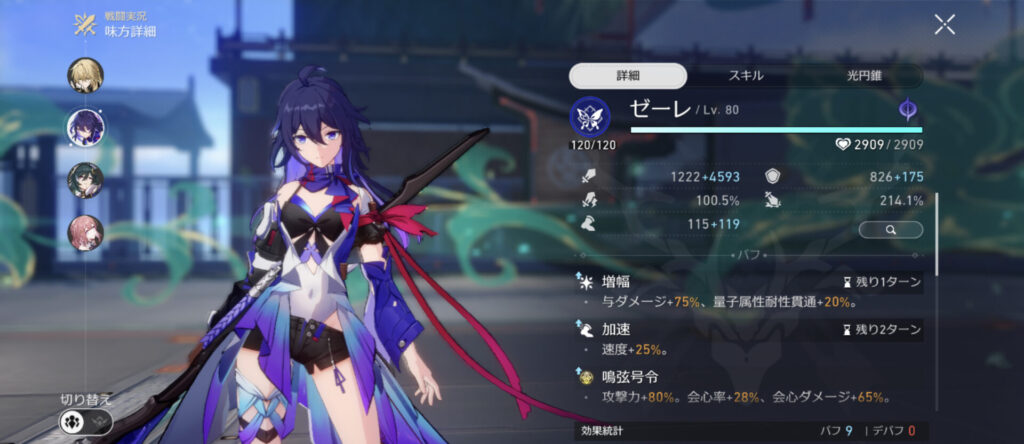Screen dimensions: 1024x444
Task: Pick the pink-haired character portrait
Action: (85, 232)
